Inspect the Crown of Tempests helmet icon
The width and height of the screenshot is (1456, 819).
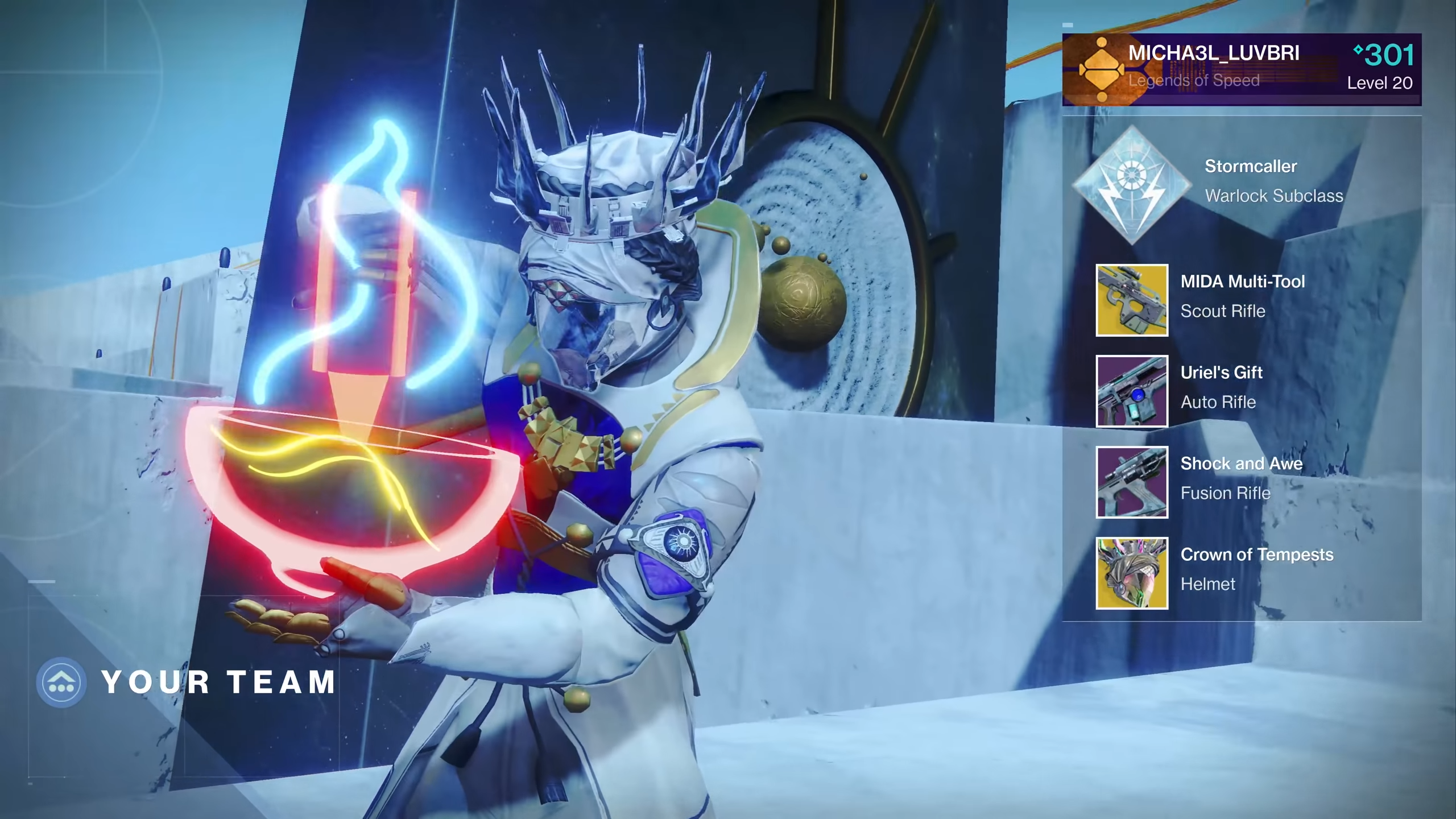(x=1132, y=573)
